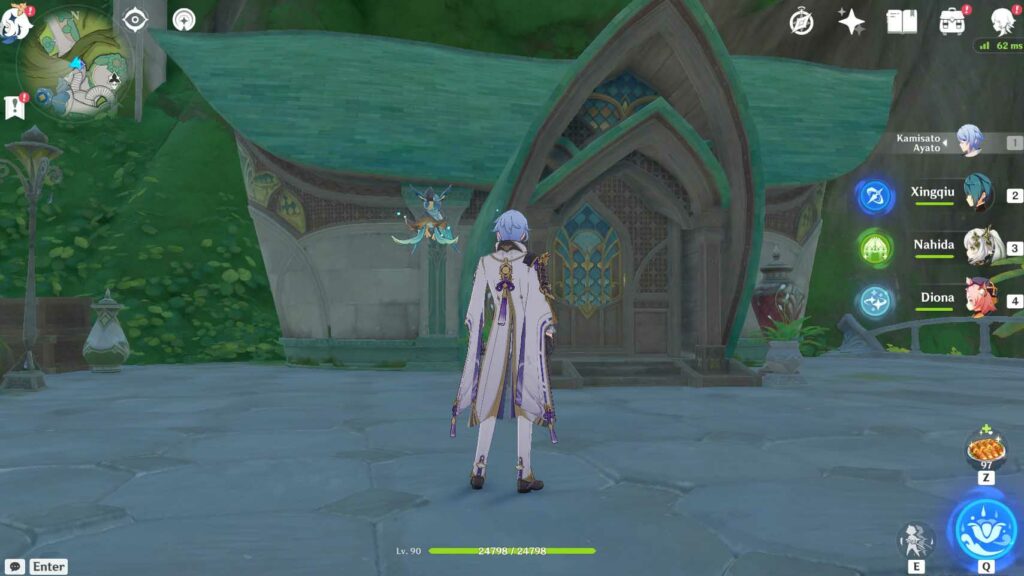Screen dimensions: 1024x576
Task: Open the Paimon main menu
Action: coord(16,22)
